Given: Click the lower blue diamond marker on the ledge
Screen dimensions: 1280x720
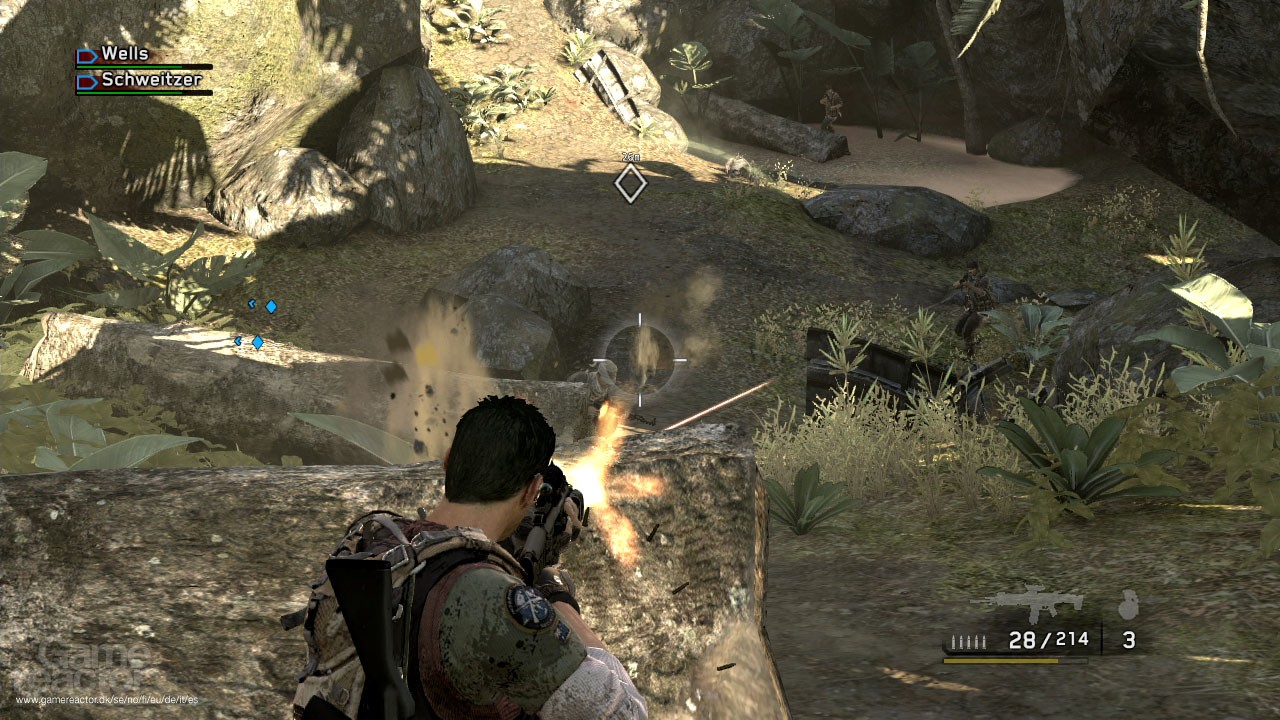Looking at the screenshot, I should point(258,341).
